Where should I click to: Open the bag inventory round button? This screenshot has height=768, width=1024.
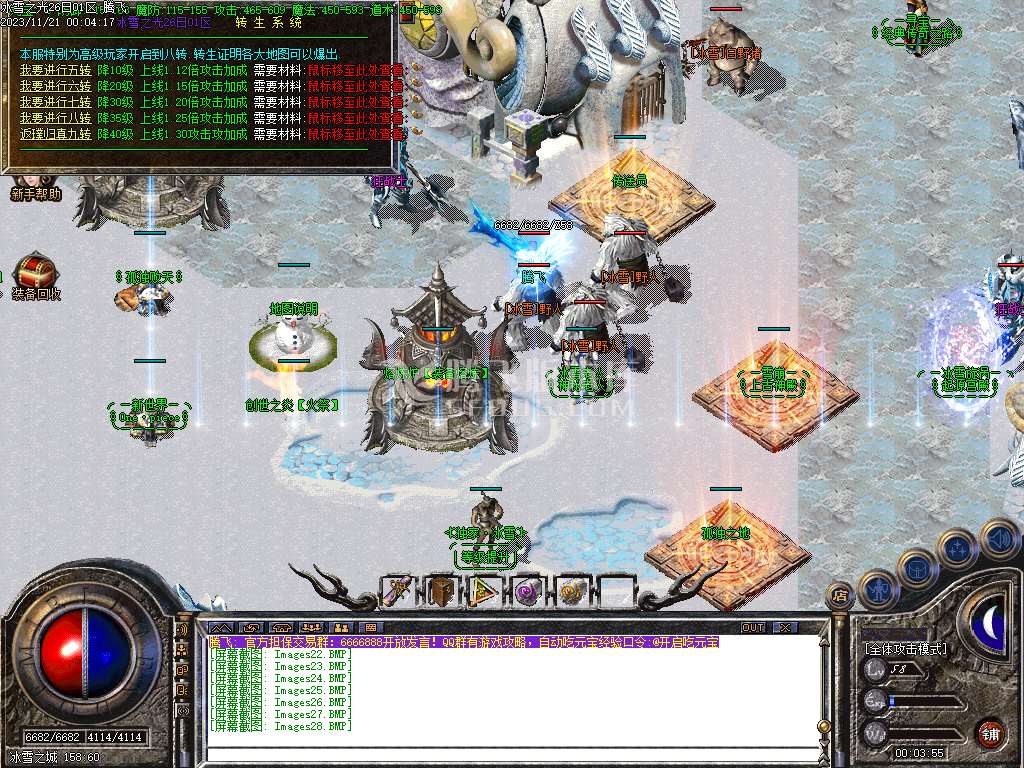(917, 568)
